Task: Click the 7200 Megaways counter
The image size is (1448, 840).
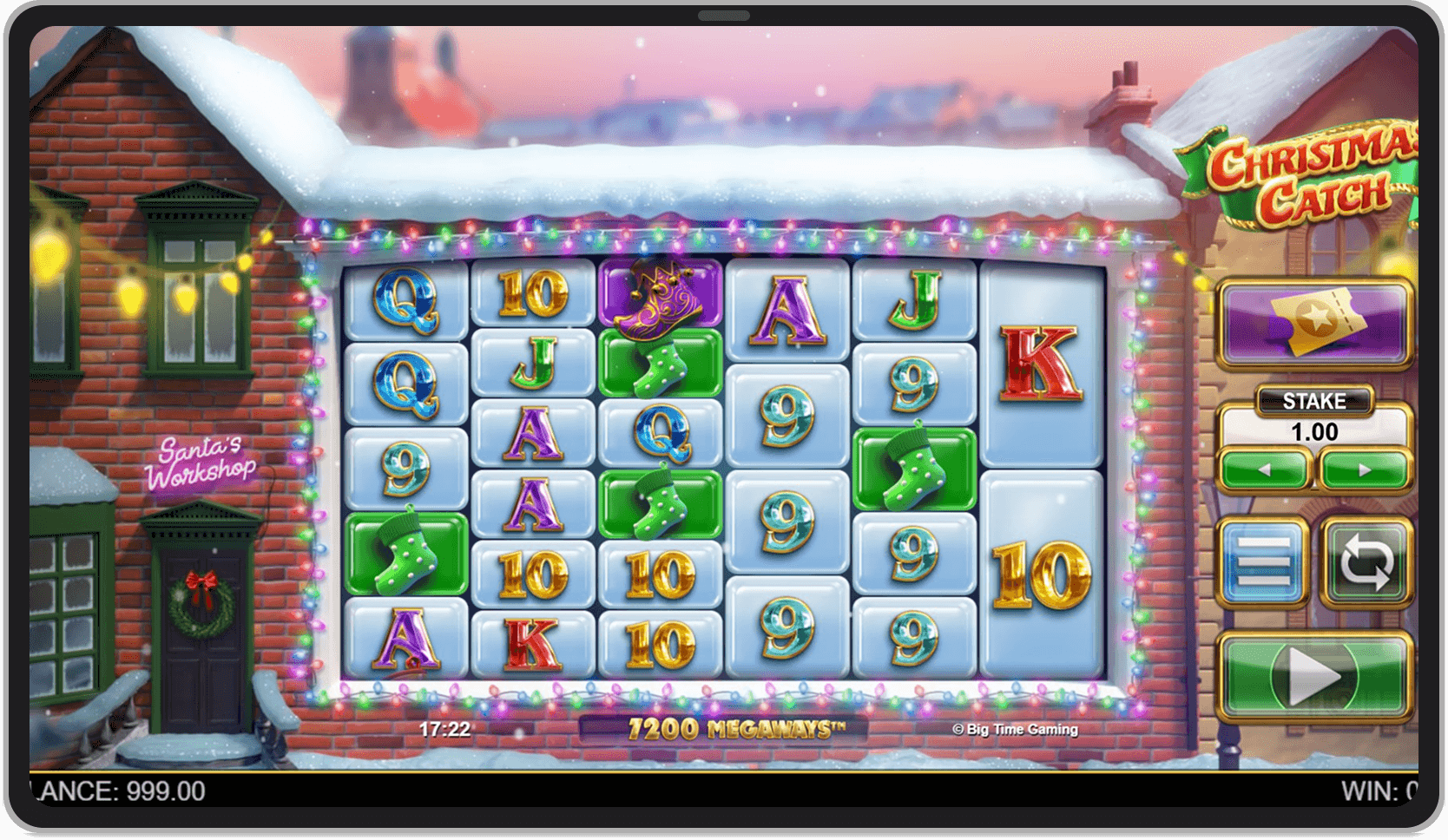Action: coord(738,730)
